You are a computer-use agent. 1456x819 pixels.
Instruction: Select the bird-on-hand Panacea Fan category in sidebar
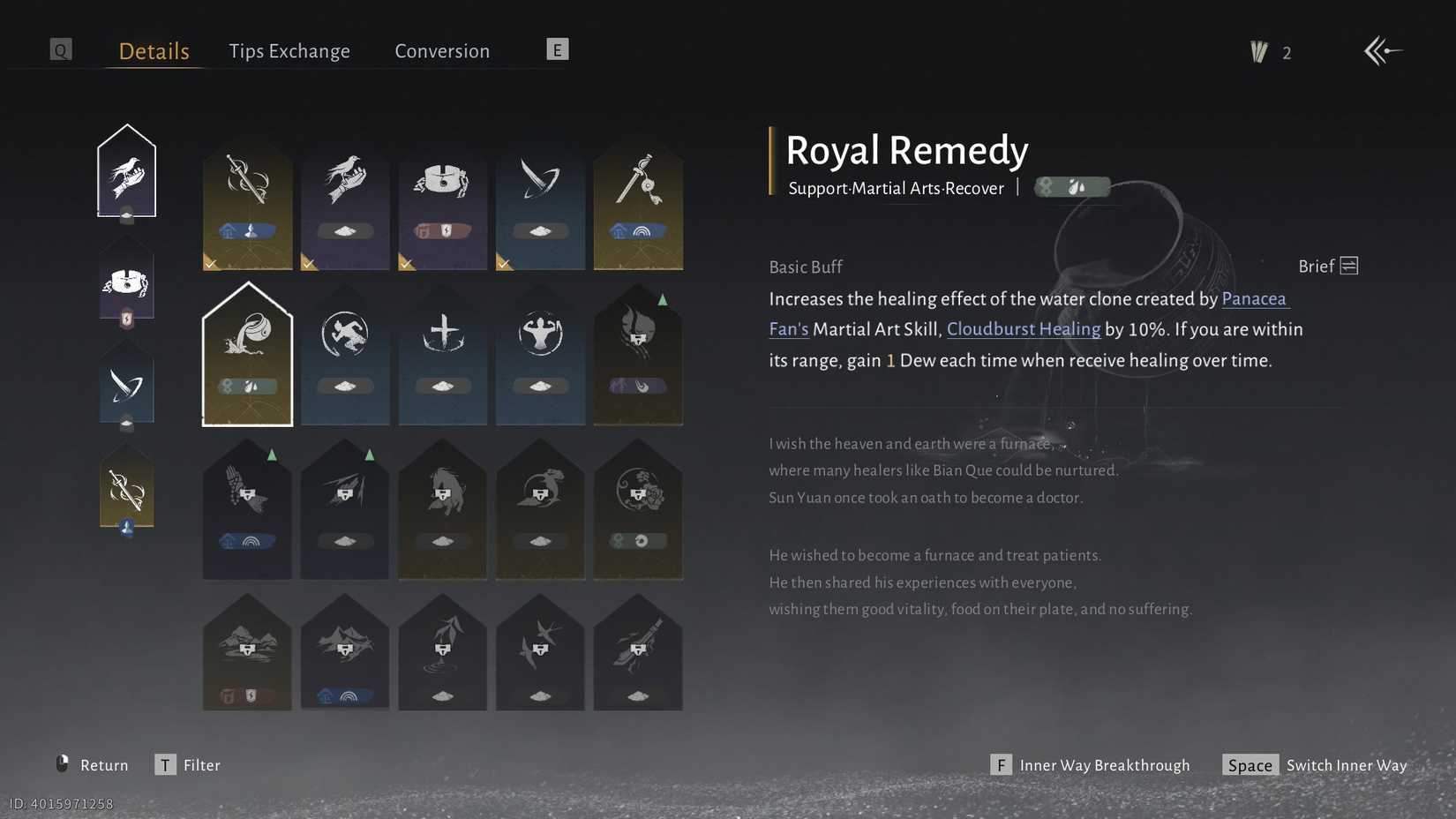[126, 170]
